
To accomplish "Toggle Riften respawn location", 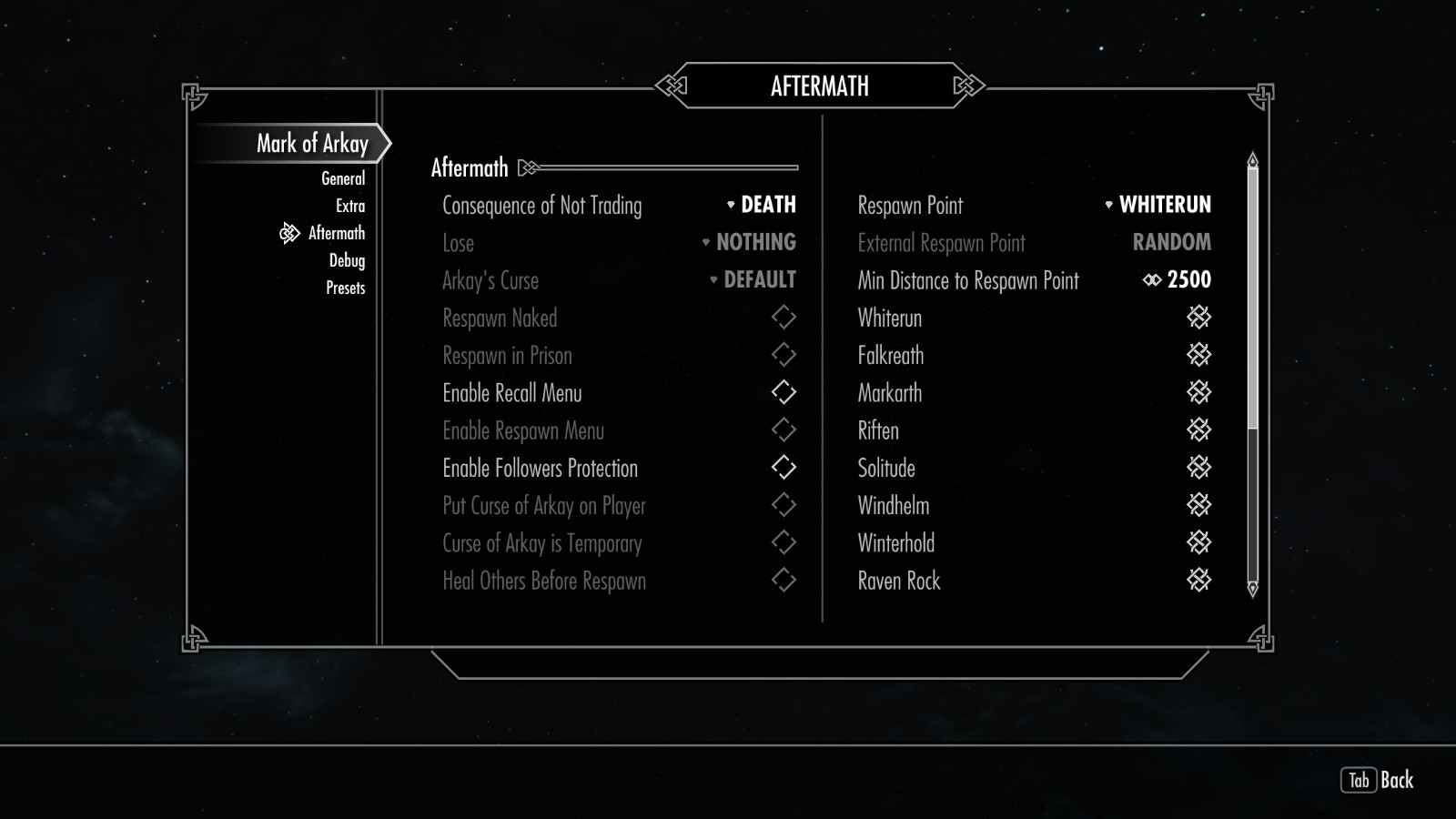I will (1198, 430).
